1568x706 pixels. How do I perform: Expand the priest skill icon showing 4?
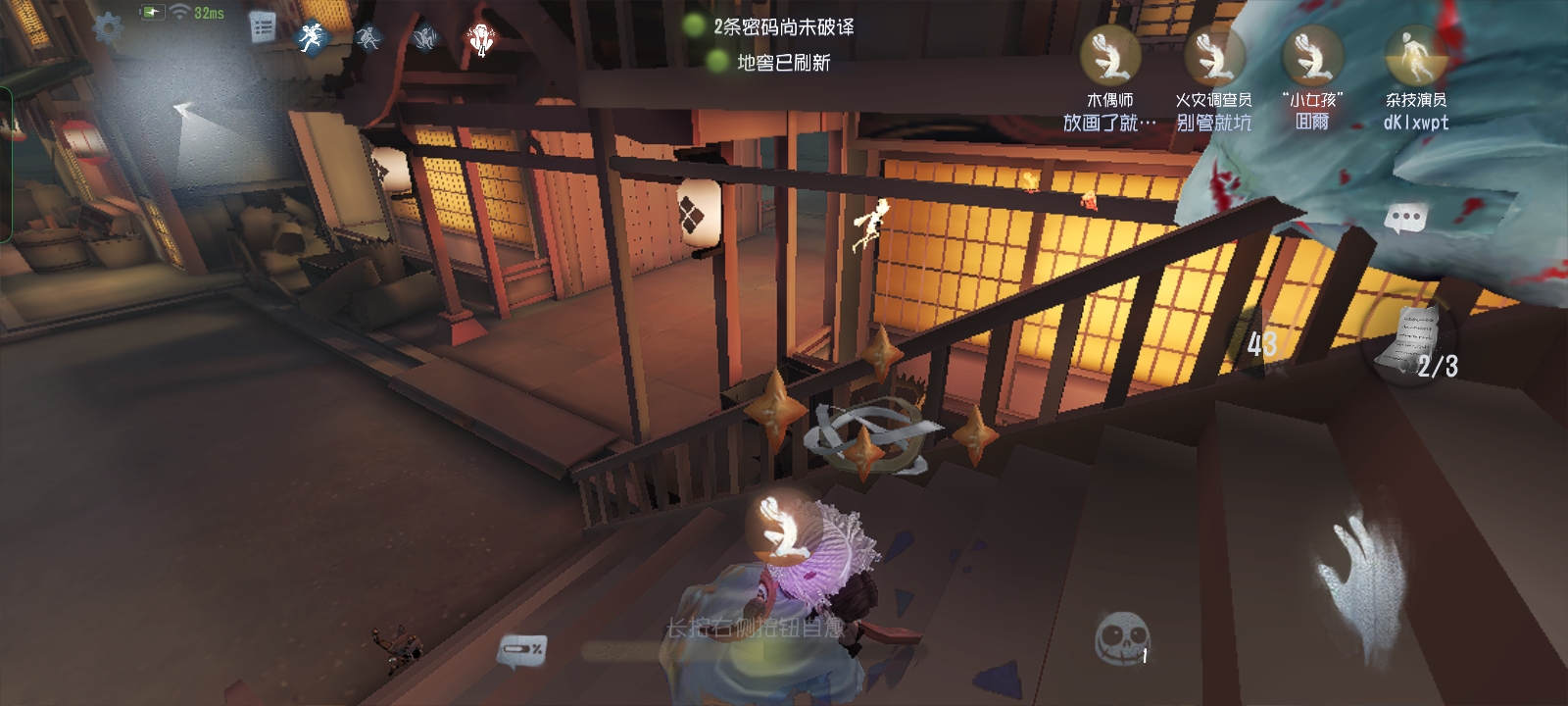click(482, 39)
